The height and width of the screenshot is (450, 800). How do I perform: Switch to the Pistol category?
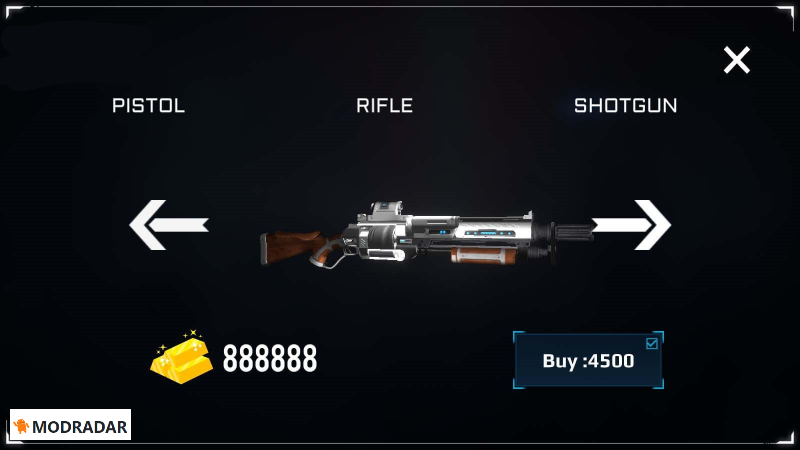(x=149, y=106)
